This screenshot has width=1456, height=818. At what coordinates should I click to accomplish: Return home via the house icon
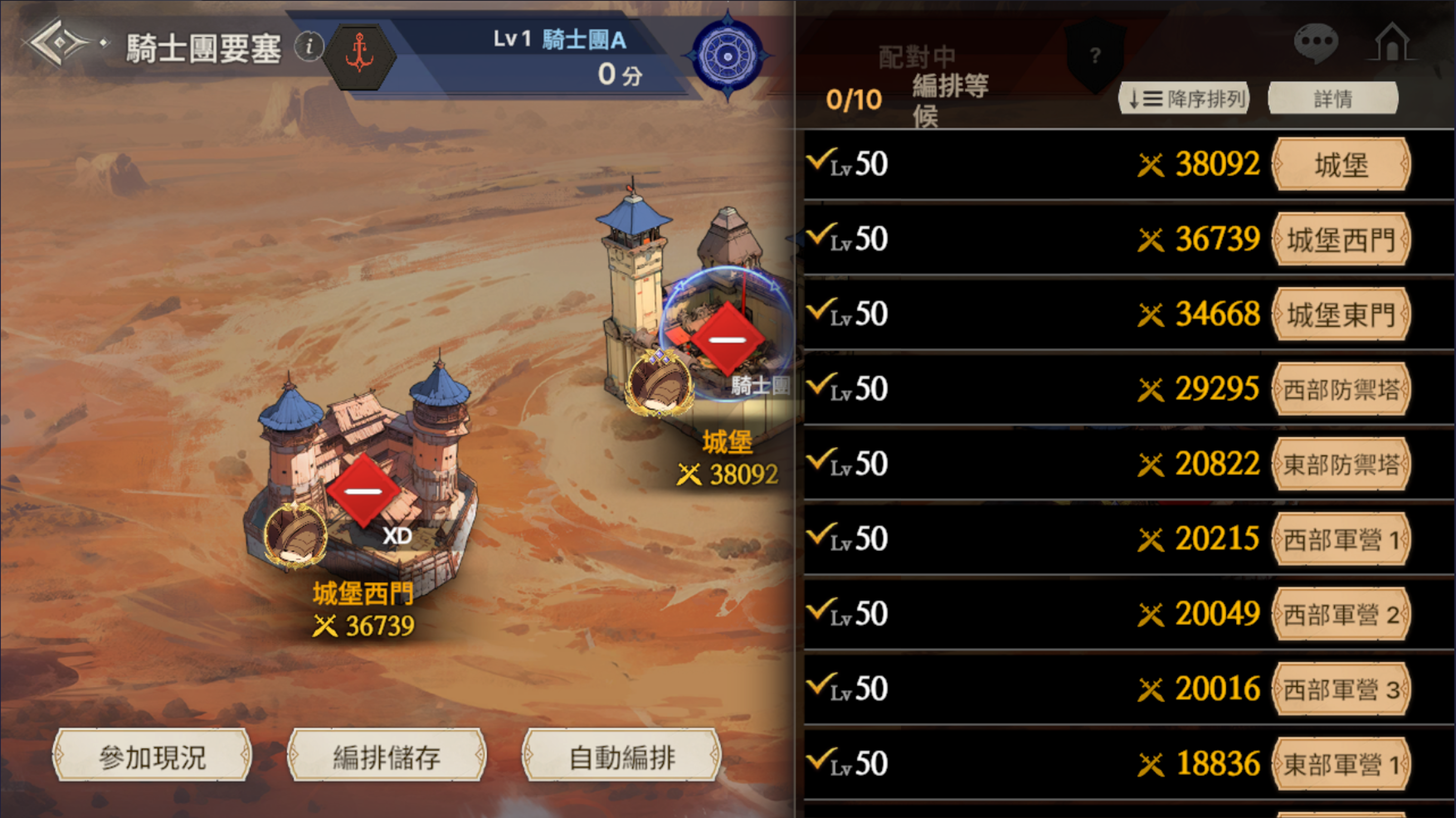pos(1392,42)
